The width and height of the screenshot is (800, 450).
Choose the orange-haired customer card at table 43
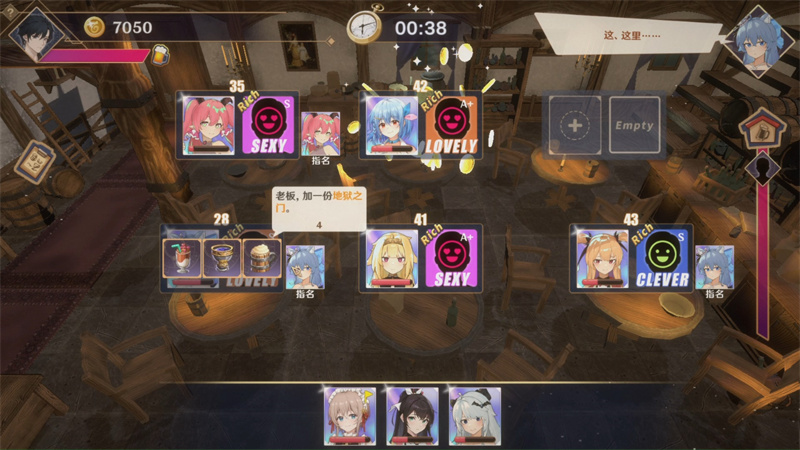pos(603,258)
